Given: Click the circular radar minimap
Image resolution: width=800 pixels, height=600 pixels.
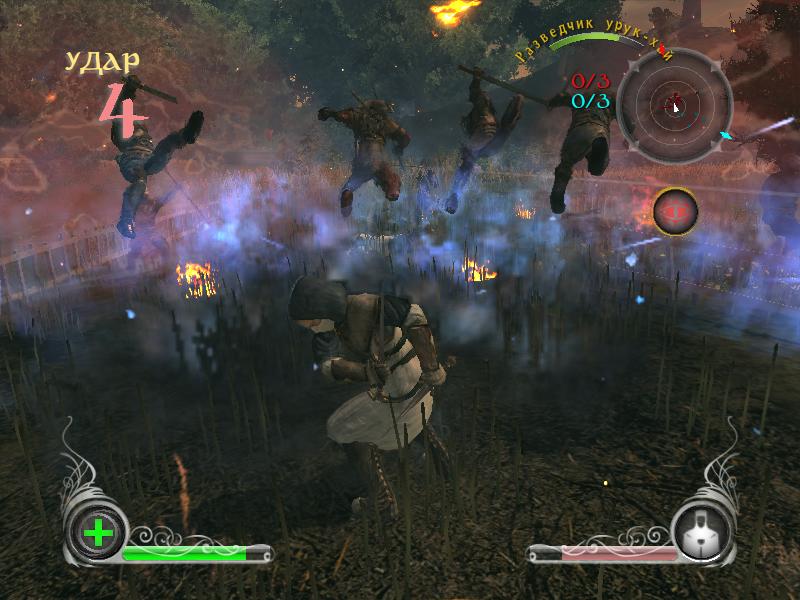Looking at the screenshot, I should 674,102.
